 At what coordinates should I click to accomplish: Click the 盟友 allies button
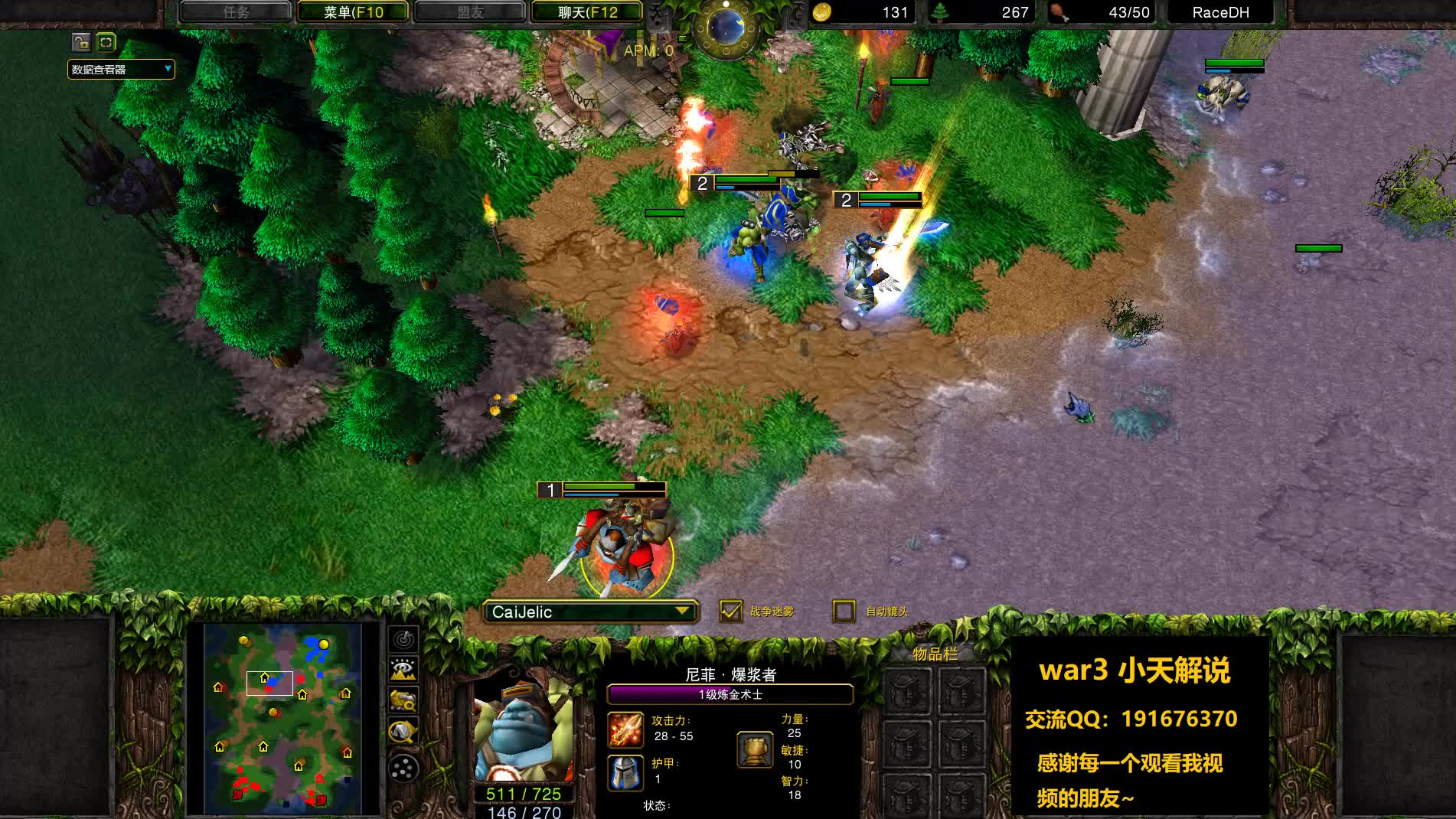[469, 12]
